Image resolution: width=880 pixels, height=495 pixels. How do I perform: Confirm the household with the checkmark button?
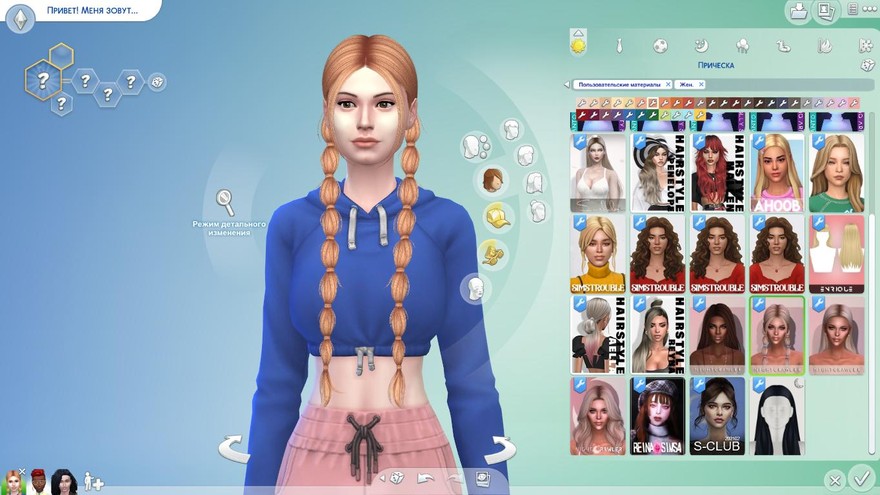pos(858,477)
